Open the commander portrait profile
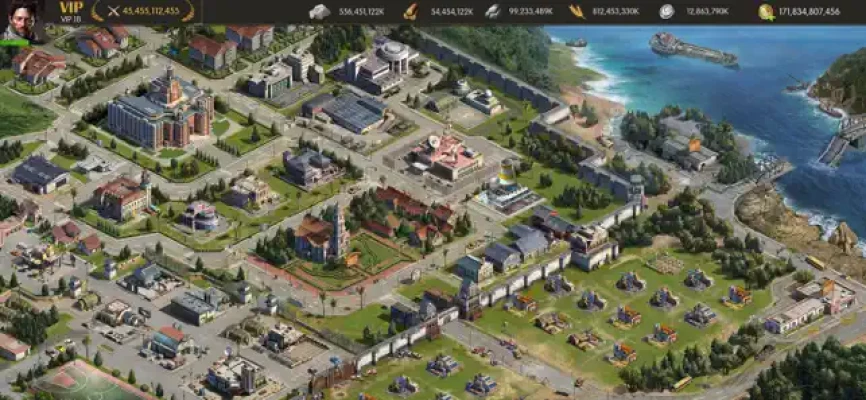866x400 pixels. pos(20,18)
